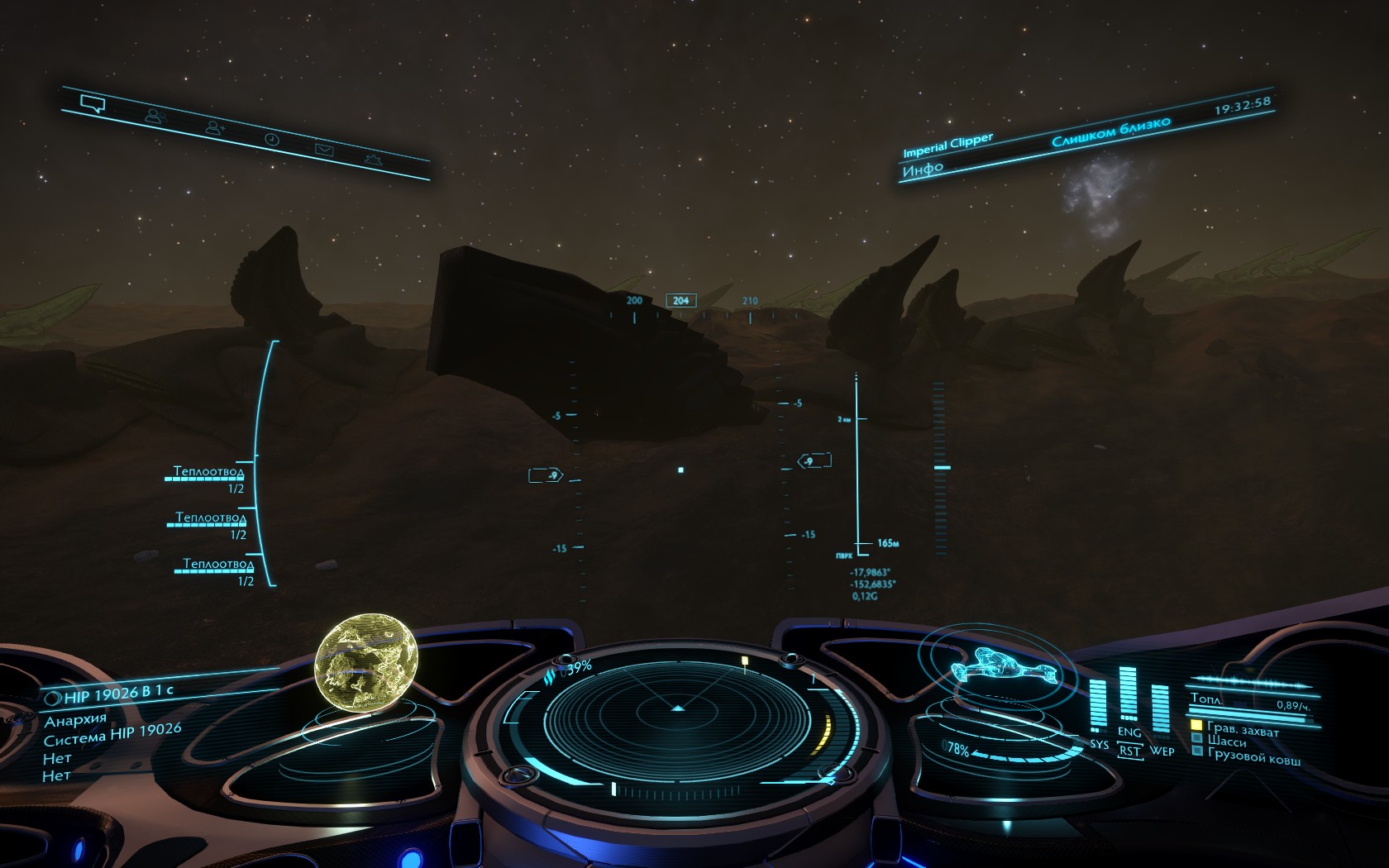Open the chat speech-bubble icon
This screenshot has height=868, width=1389.
93,104
